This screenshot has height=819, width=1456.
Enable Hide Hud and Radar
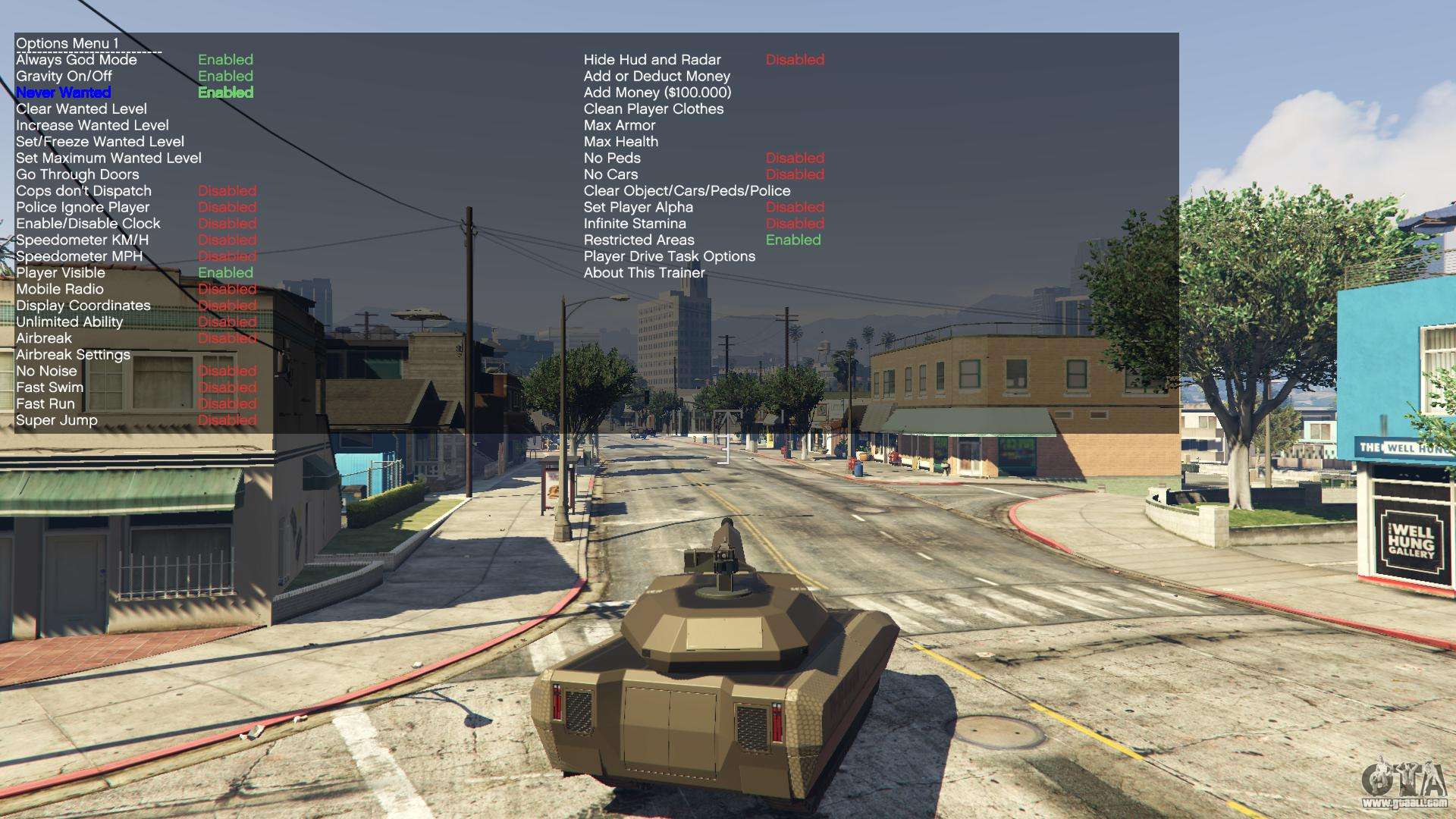click(652, 59)
